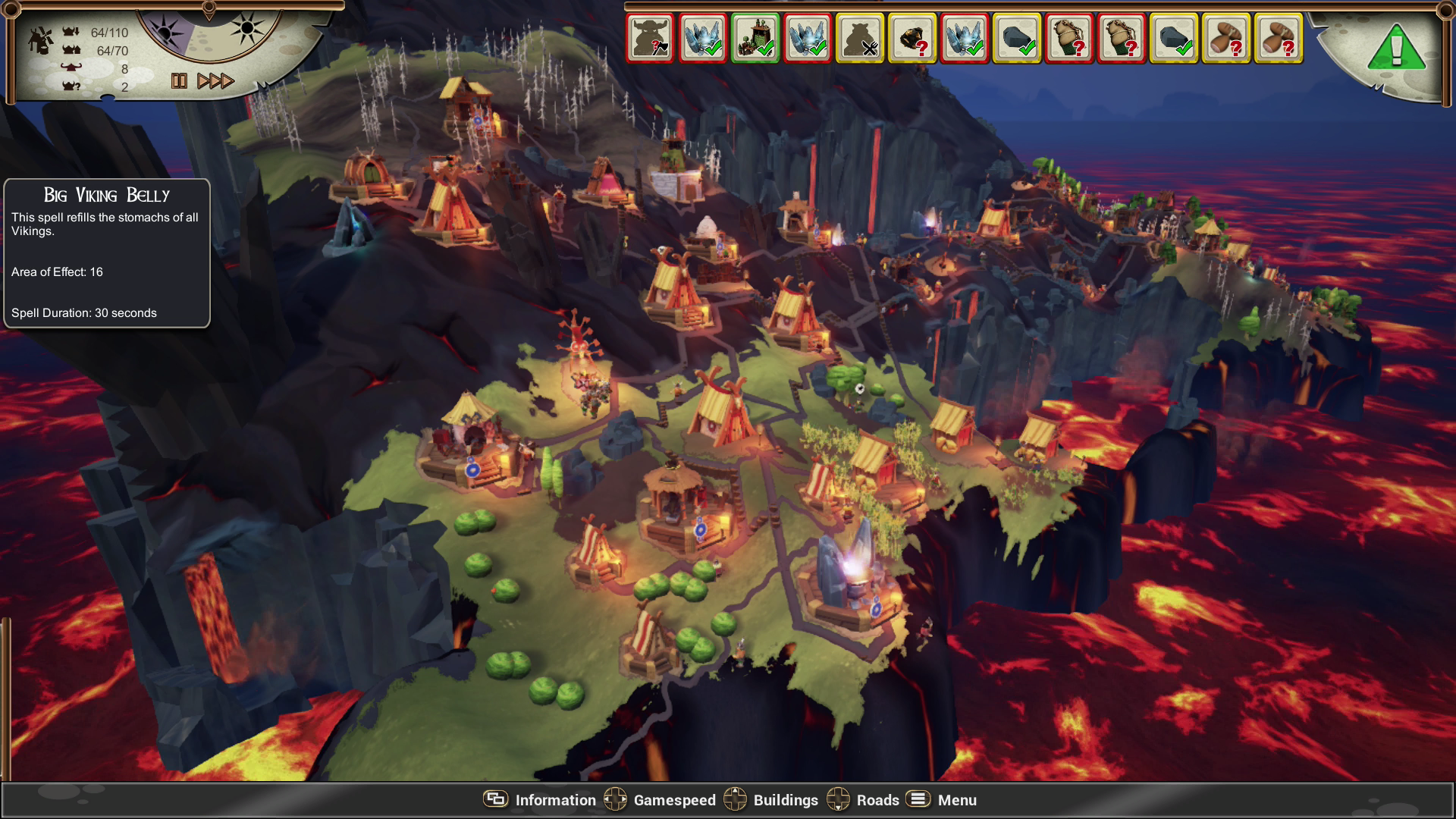Toggle the last crystal icon's green checkmark
Image resolution: width=1456 pixels, height=819 pixels.
coord(963,38)
